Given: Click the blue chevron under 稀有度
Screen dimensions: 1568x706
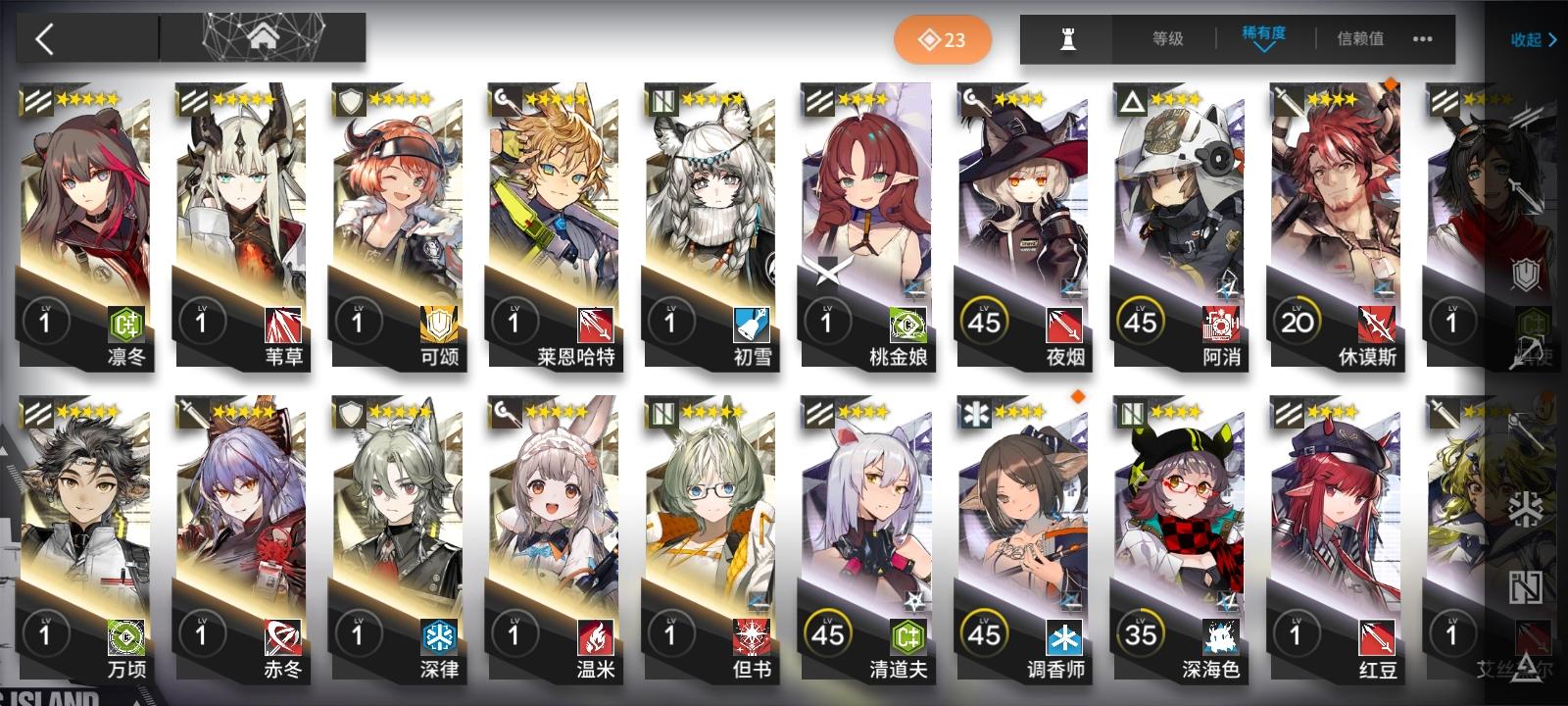Looking at the screenshot, I should (x=1262, y=47).
